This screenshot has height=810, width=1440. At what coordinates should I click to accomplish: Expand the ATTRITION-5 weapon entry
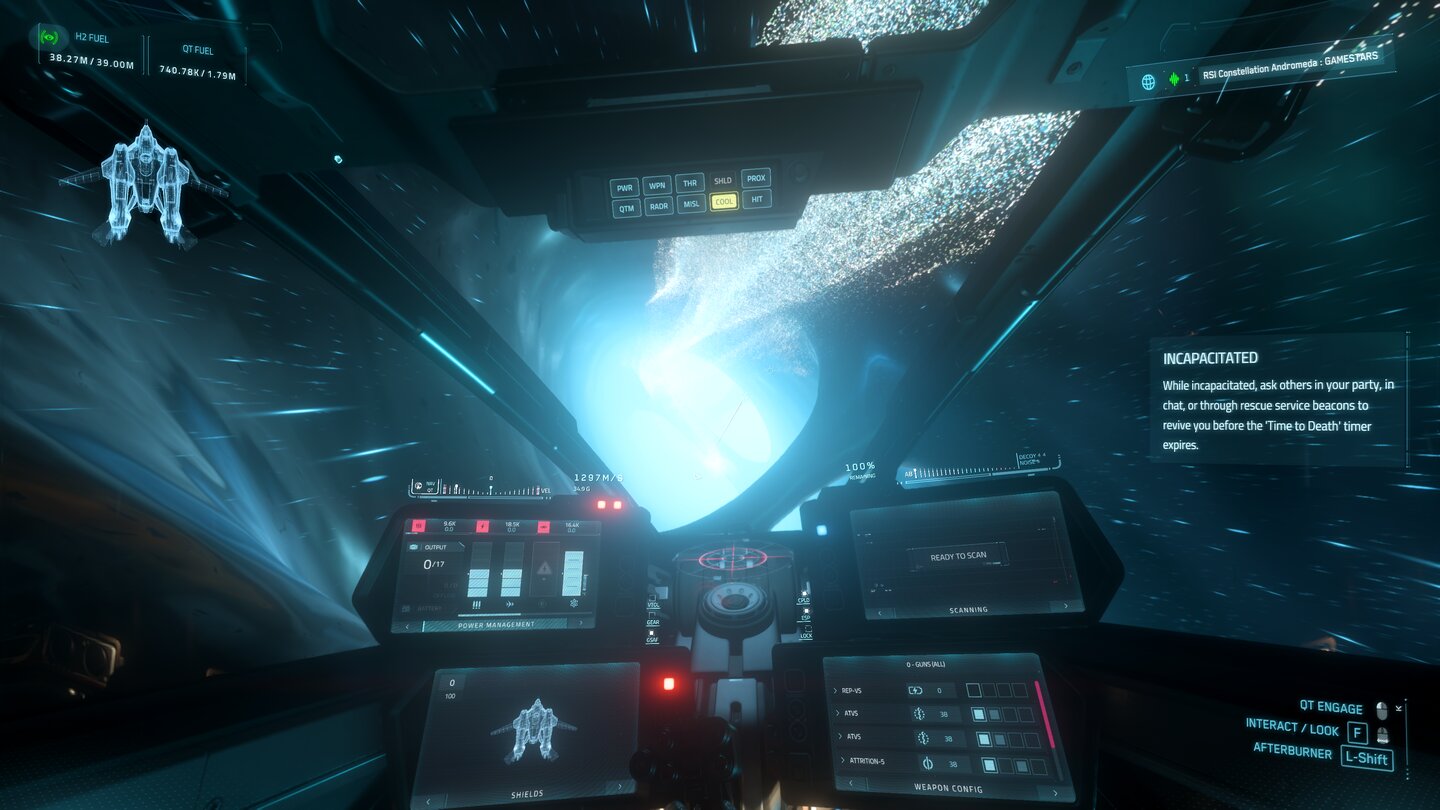coord(843,760)
